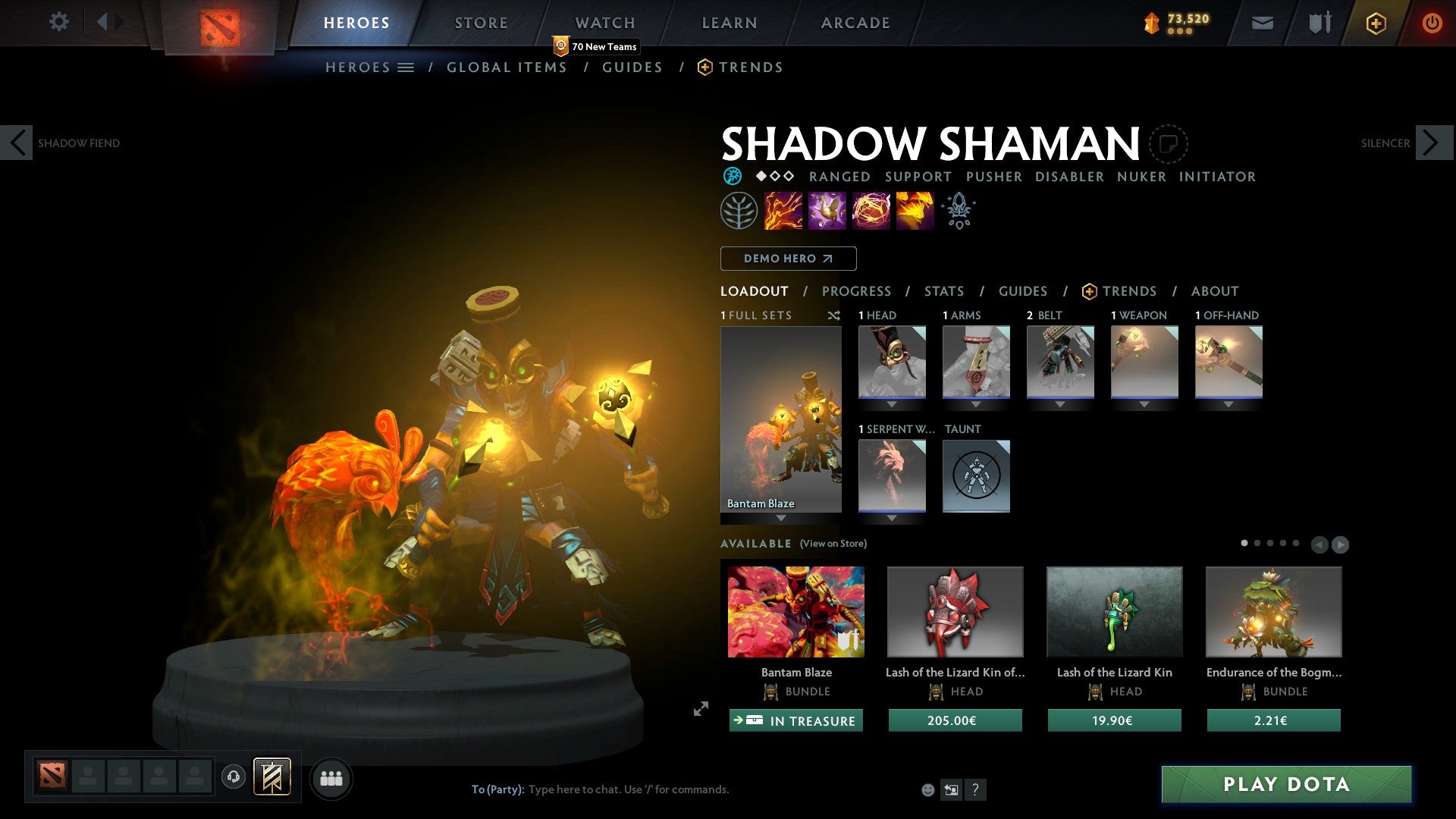Click the battle pass banner icon
The image size is (1456, 819).
coord(272,777)
